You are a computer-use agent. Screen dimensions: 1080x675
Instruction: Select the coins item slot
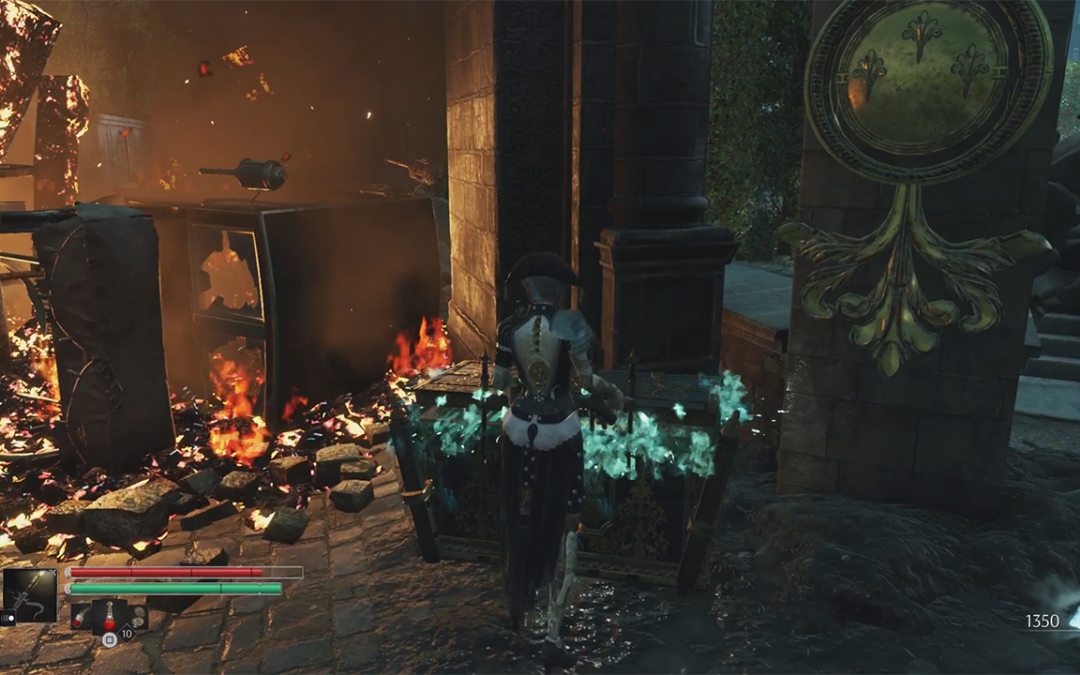pyautogui.click(x=135, y=619)
